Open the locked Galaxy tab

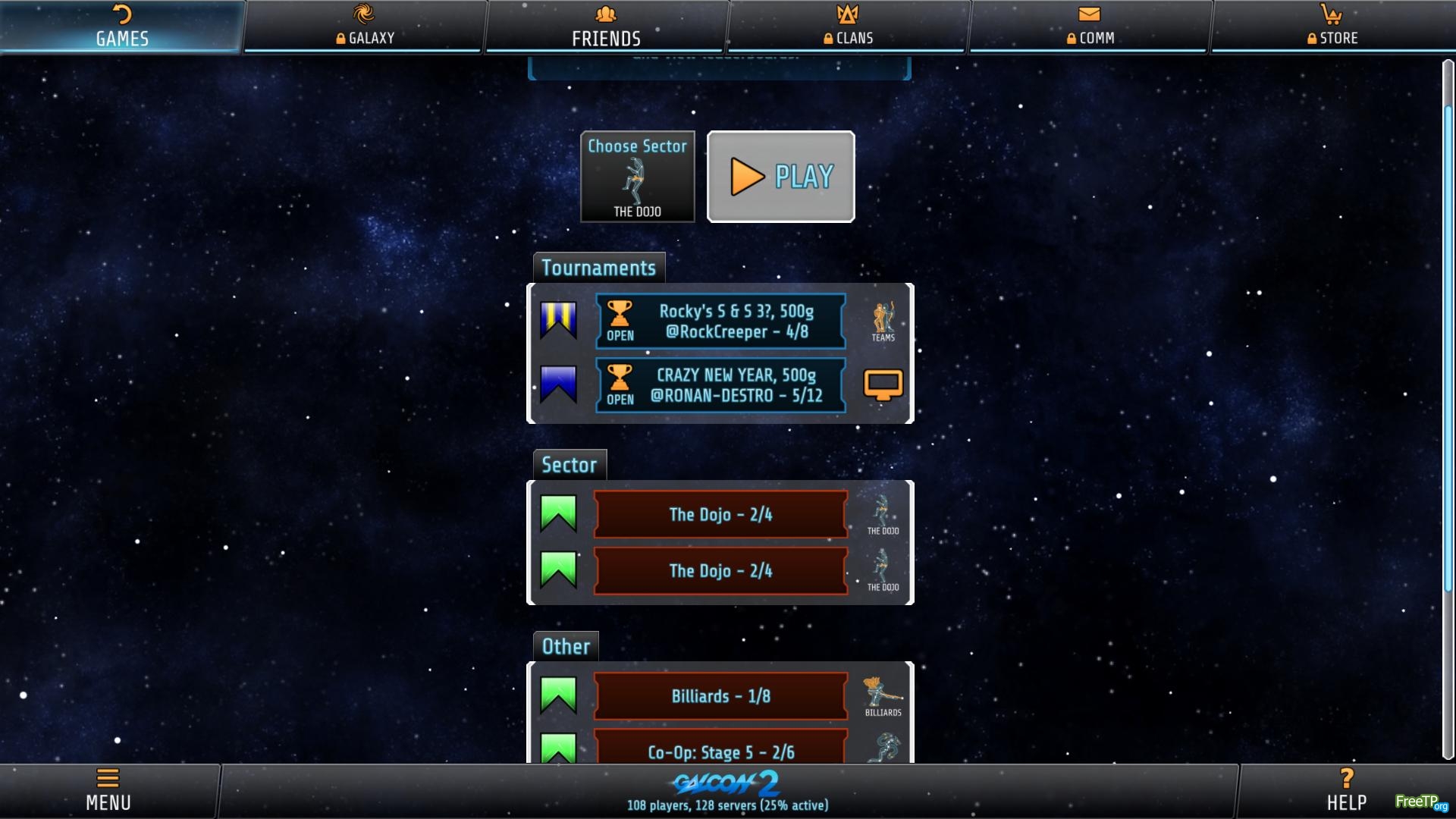pyautogui.click(x=364, y=27)
